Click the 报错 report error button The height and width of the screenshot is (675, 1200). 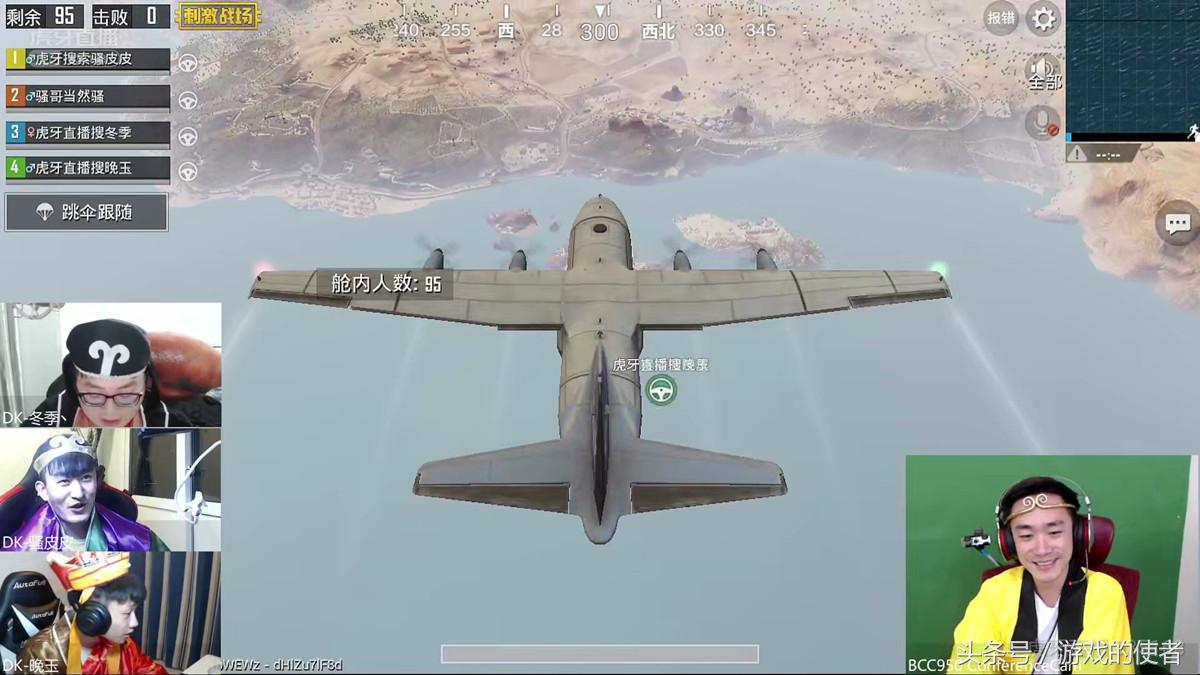click(1000, 18)
